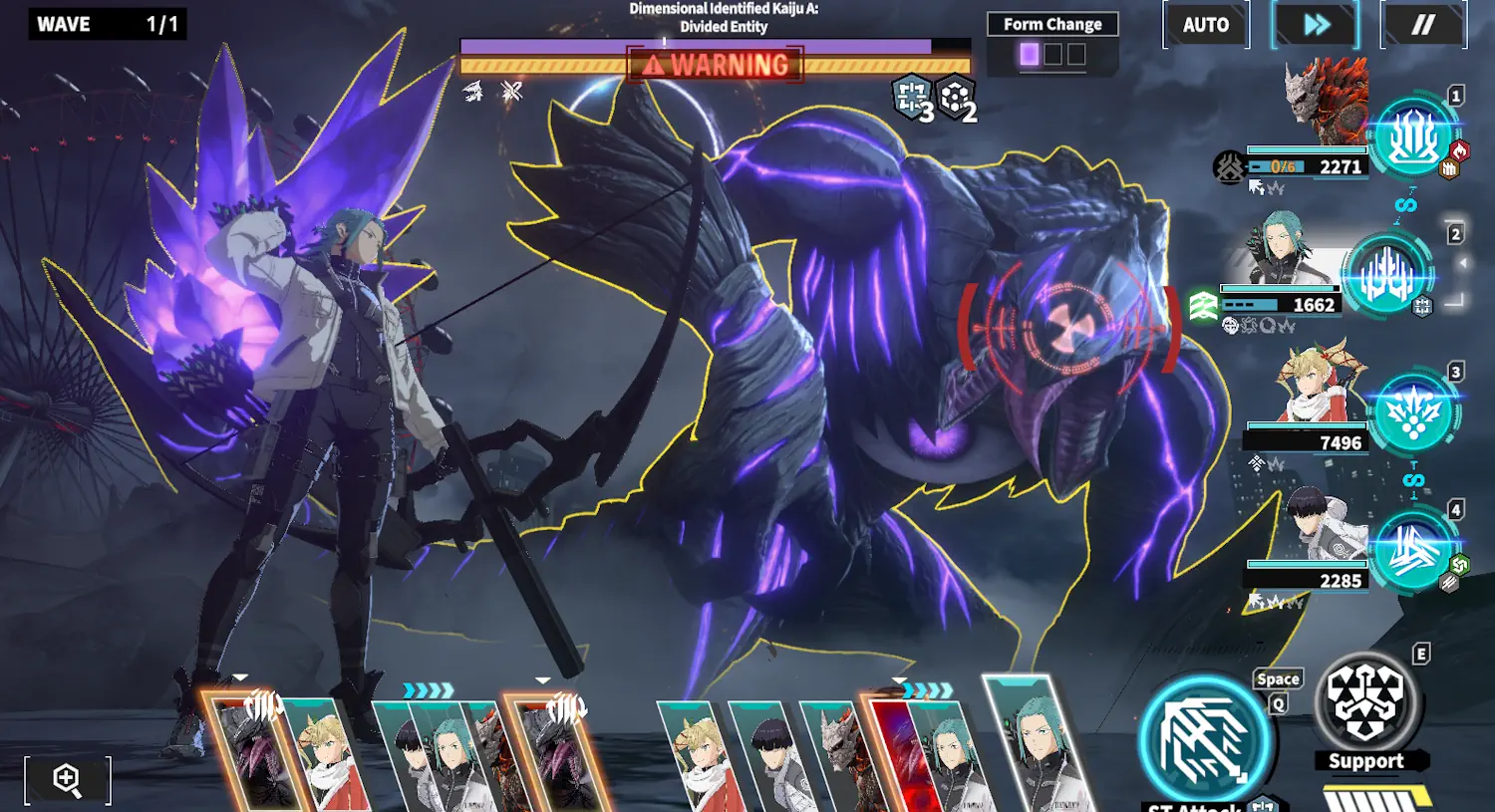Select the boss's hexagonal weakness icon numbered 2

pyautogui.click(x=956, y=98)
